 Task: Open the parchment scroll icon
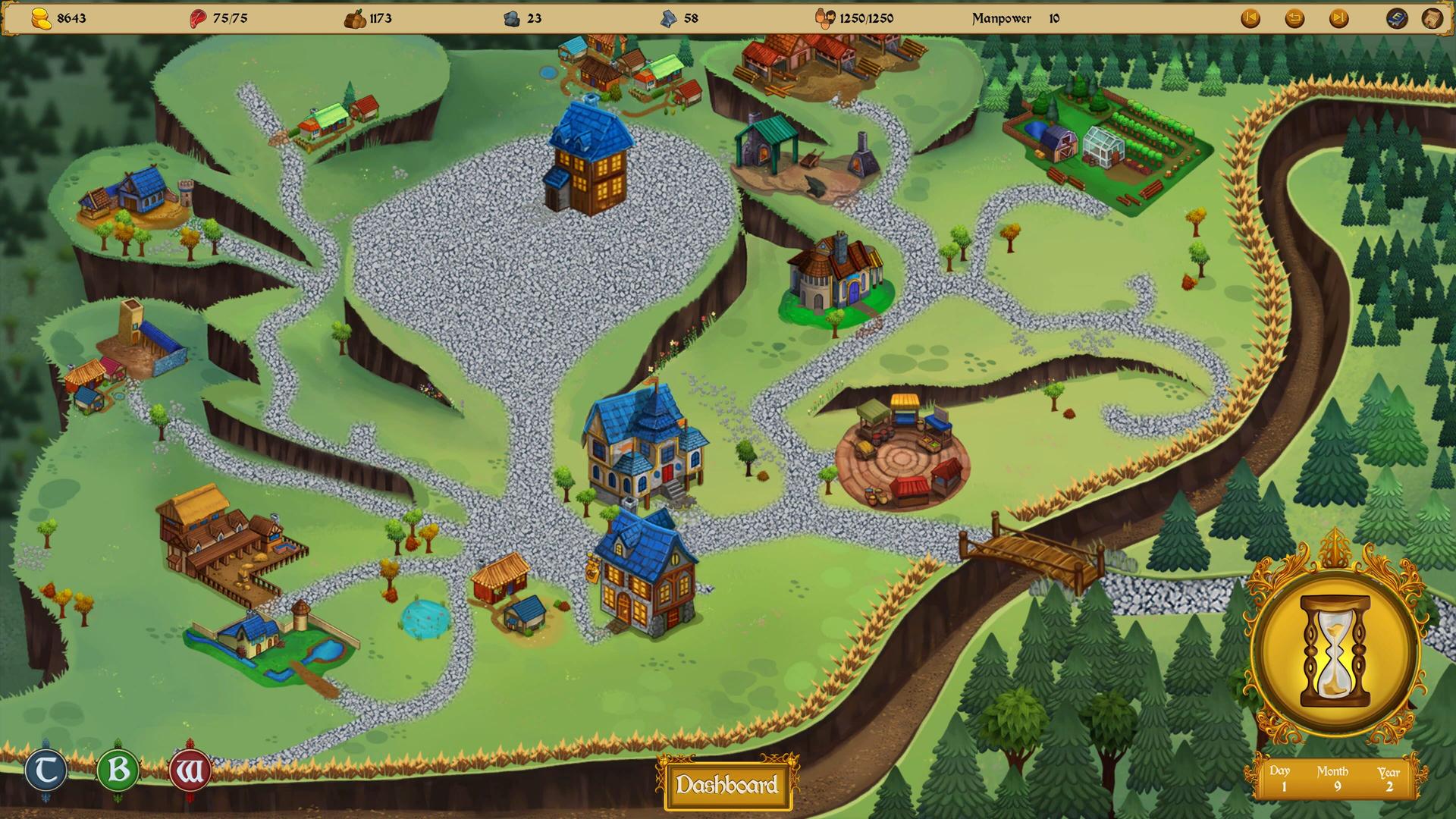tap(1431, 18)
